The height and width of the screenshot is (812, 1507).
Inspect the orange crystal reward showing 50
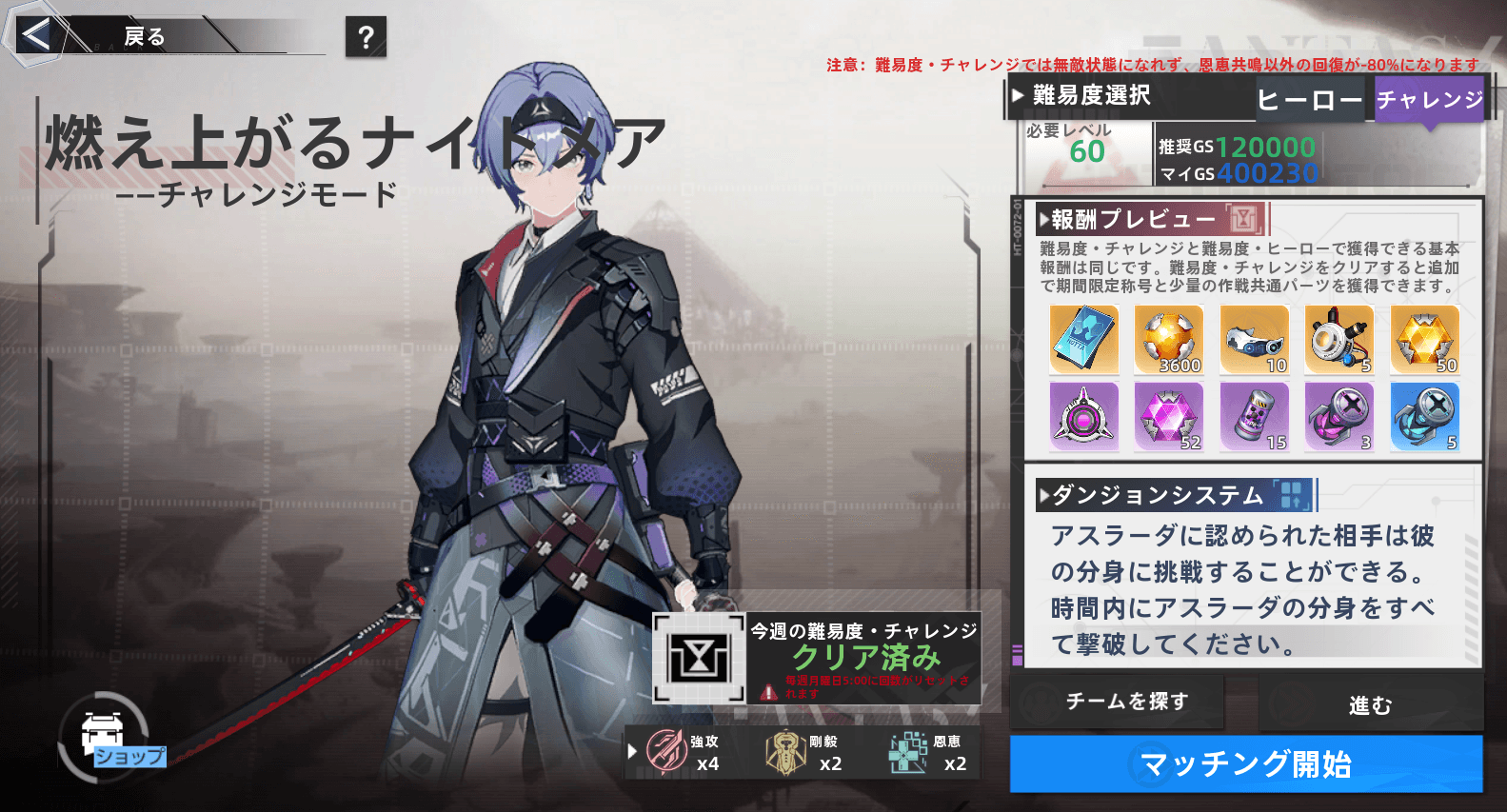coord(1424,340)
